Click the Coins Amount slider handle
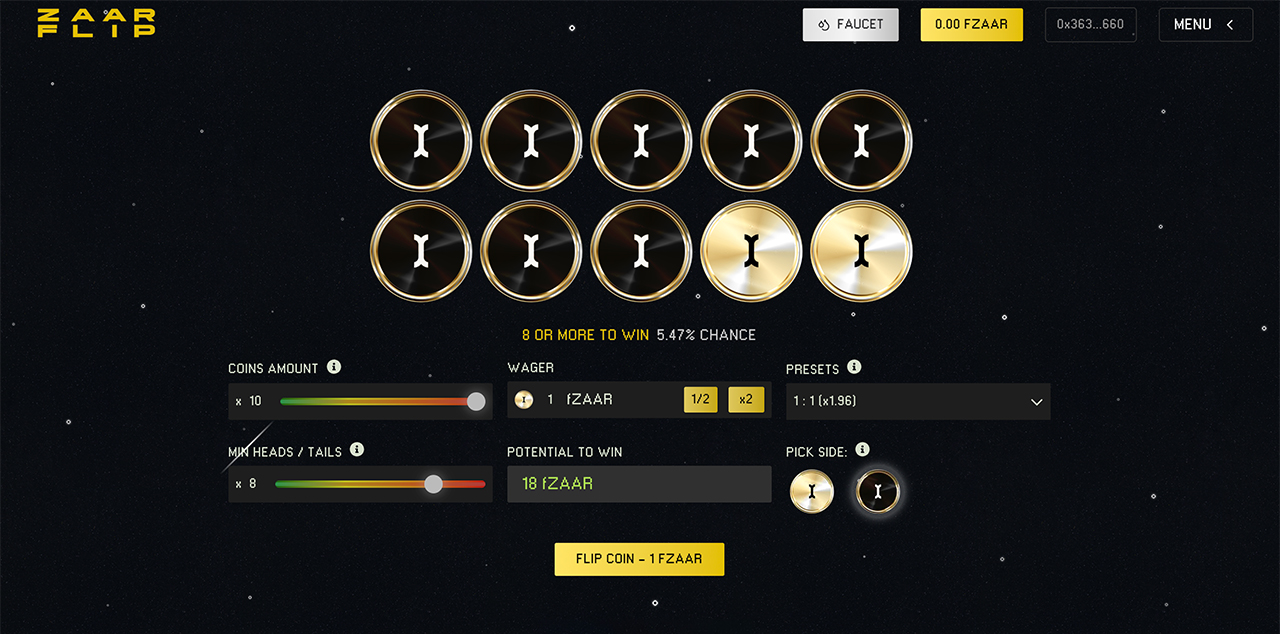The height and width of the screenshot is (634, 1280). [476, 401]
